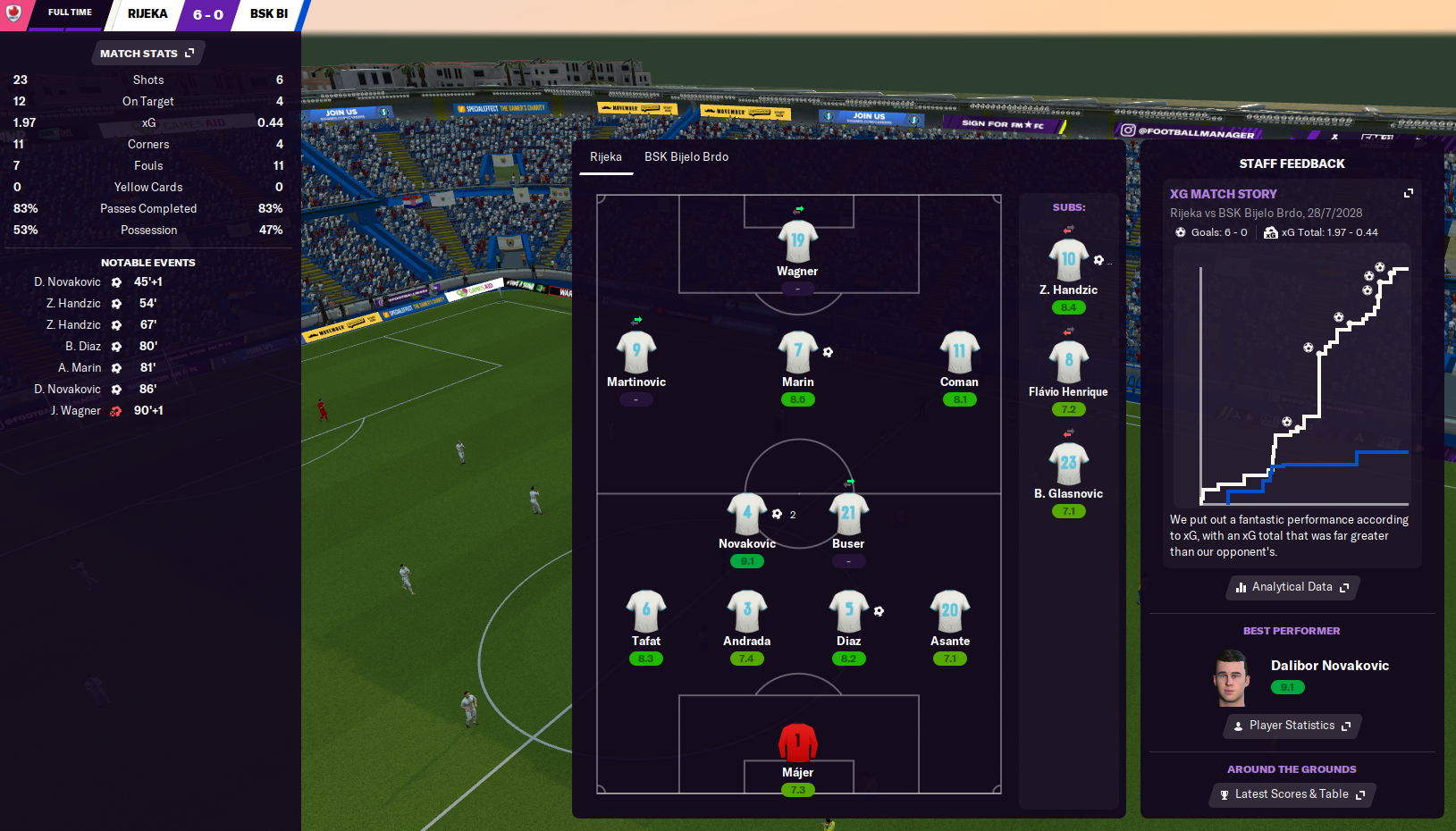
Task: View Player Statistics
Action: coord(1292,726)
